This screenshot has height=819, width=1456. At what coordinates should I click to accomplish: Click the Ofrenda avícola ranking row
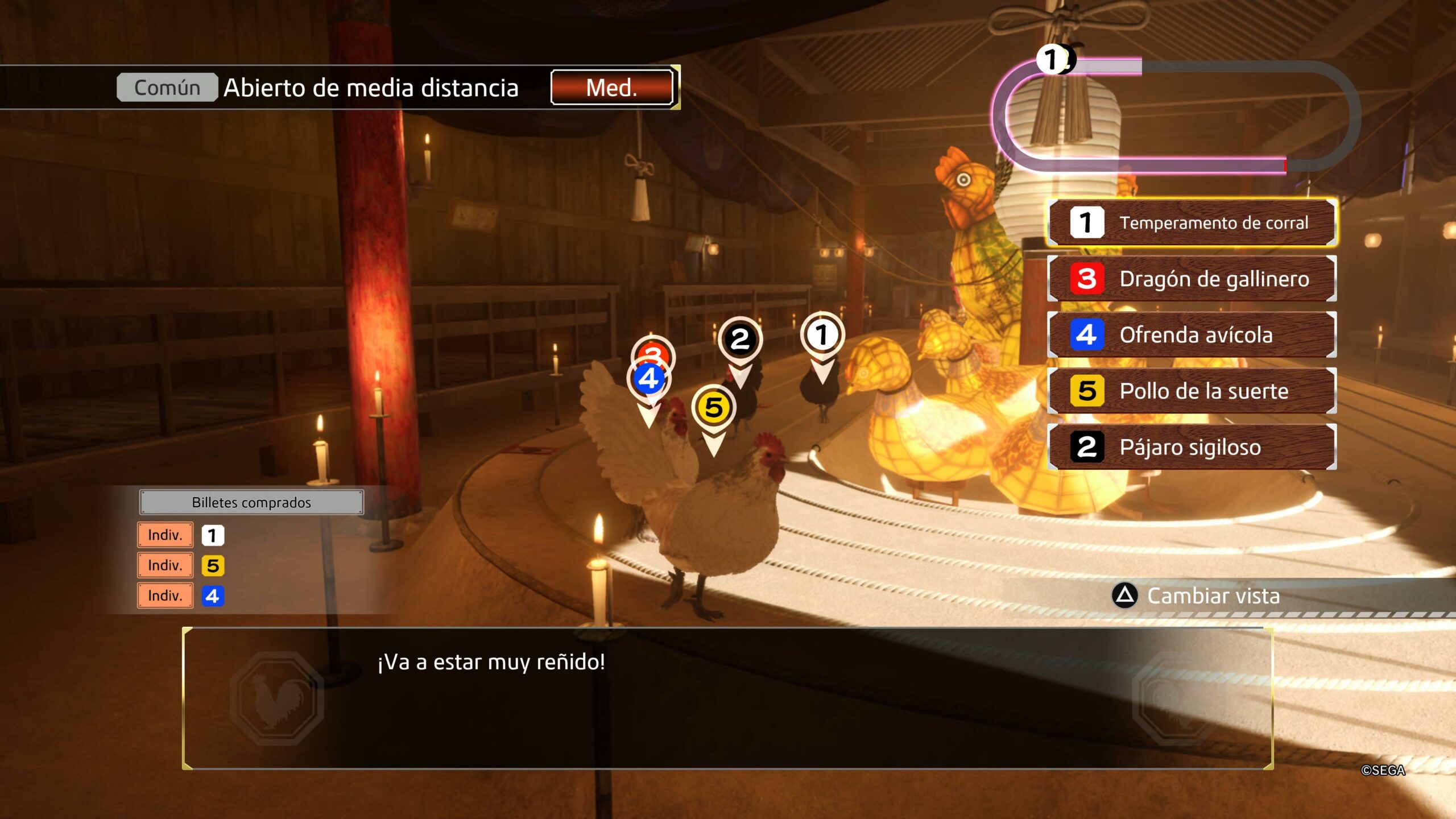tap(1192, 335)
